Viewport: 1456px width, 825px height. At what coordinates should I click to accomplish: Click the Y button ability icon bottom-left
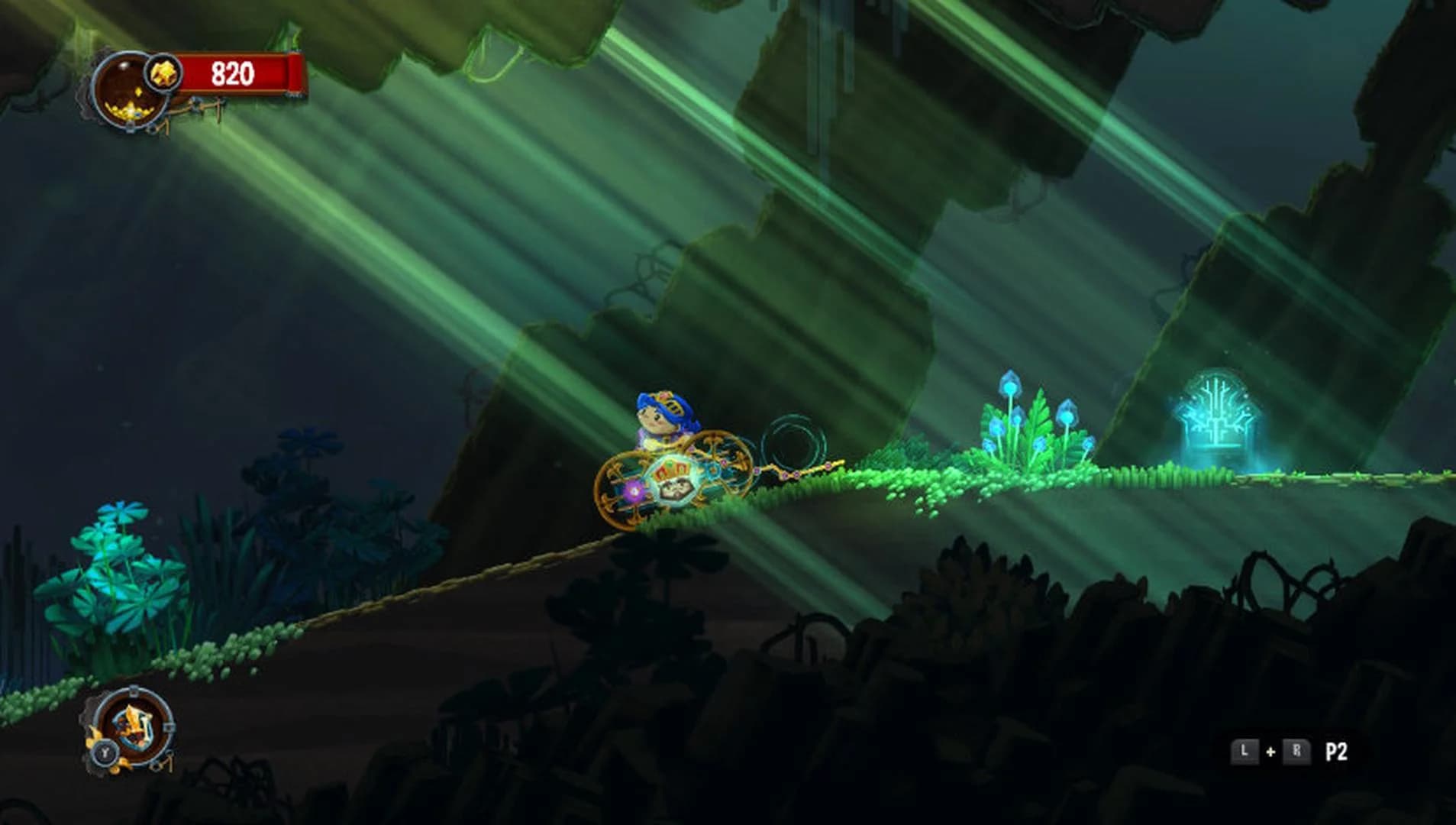tap(106, 754)
